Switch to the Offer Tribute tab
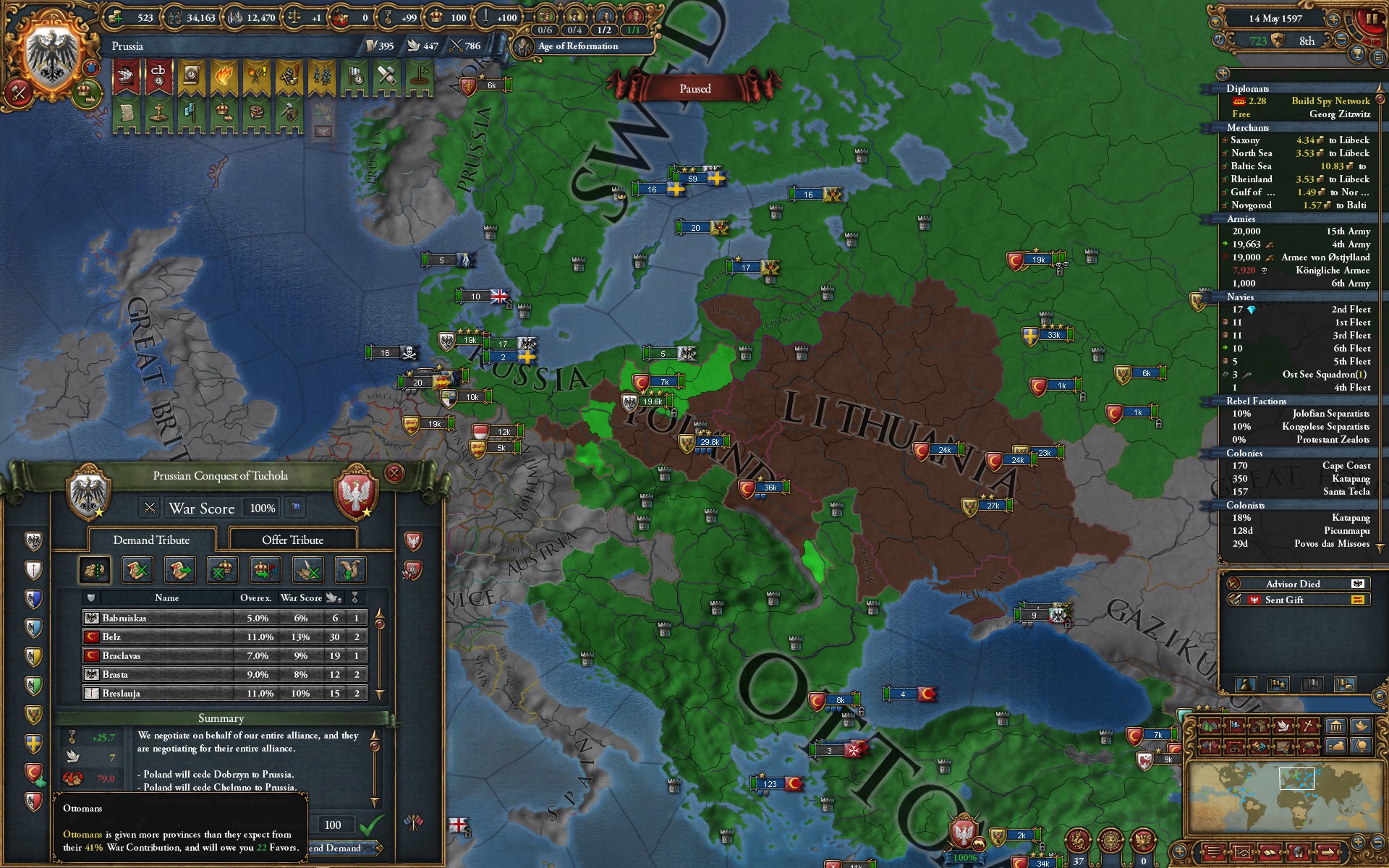 tap(292, 540)
